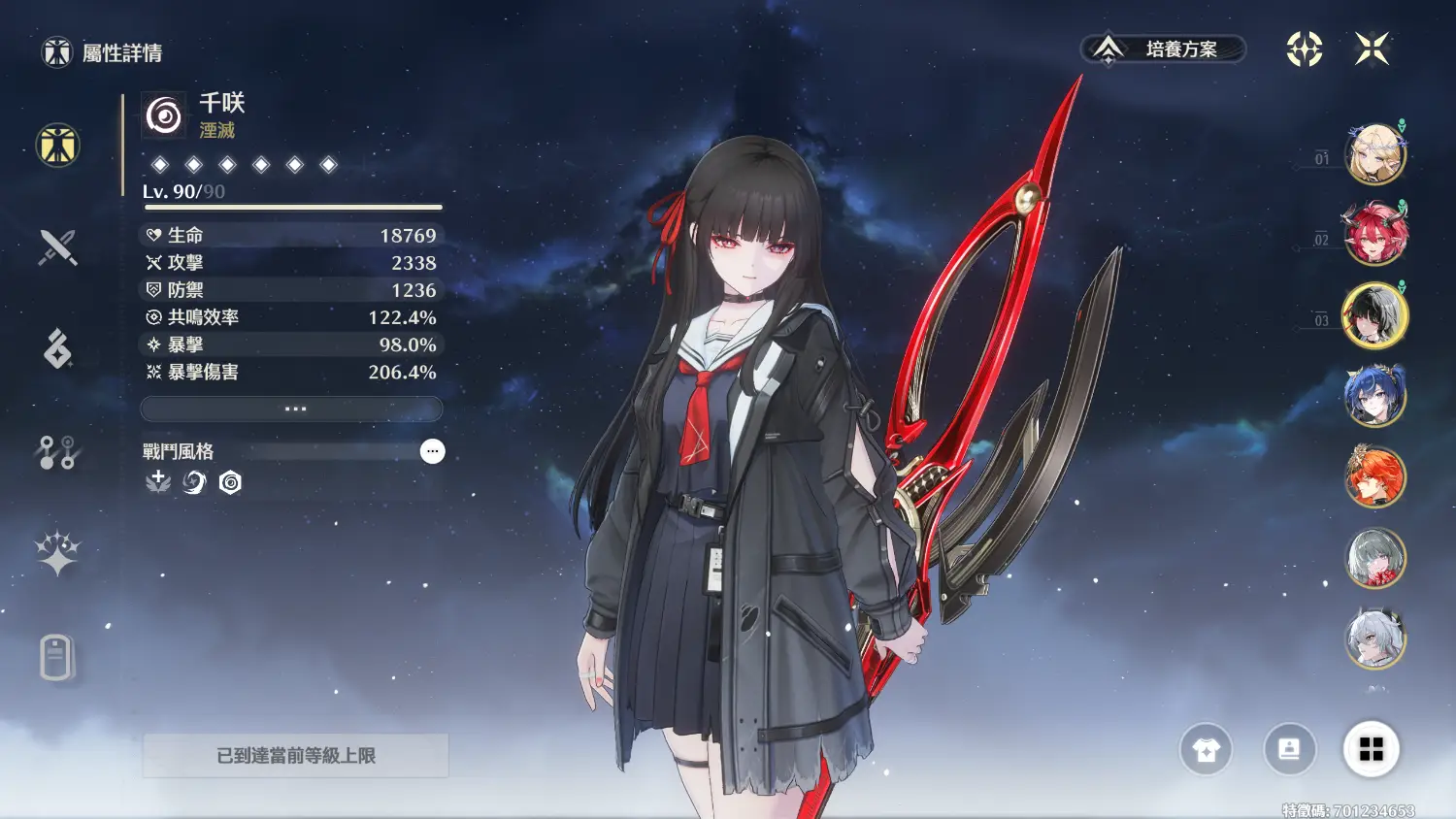1456x819 pixels.
Task: Show 戰鬥風格 combat style details
Action: pos(432,451)
